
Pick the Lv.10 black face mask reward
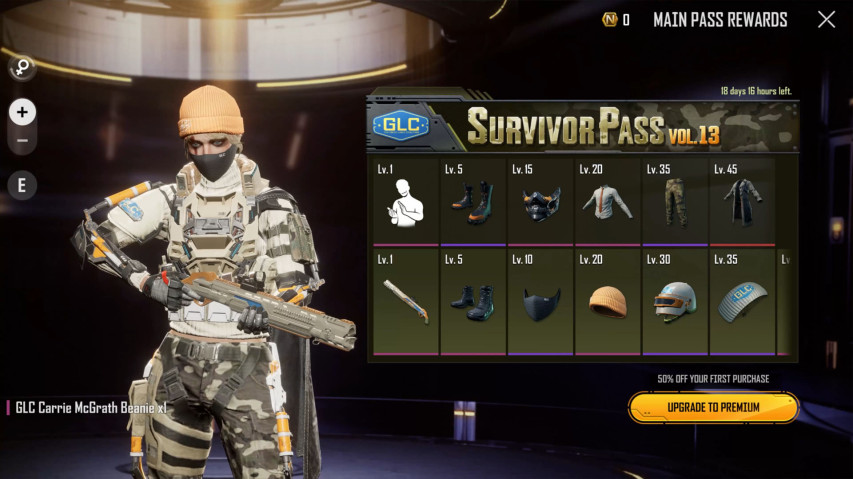(x=540, y=302)
